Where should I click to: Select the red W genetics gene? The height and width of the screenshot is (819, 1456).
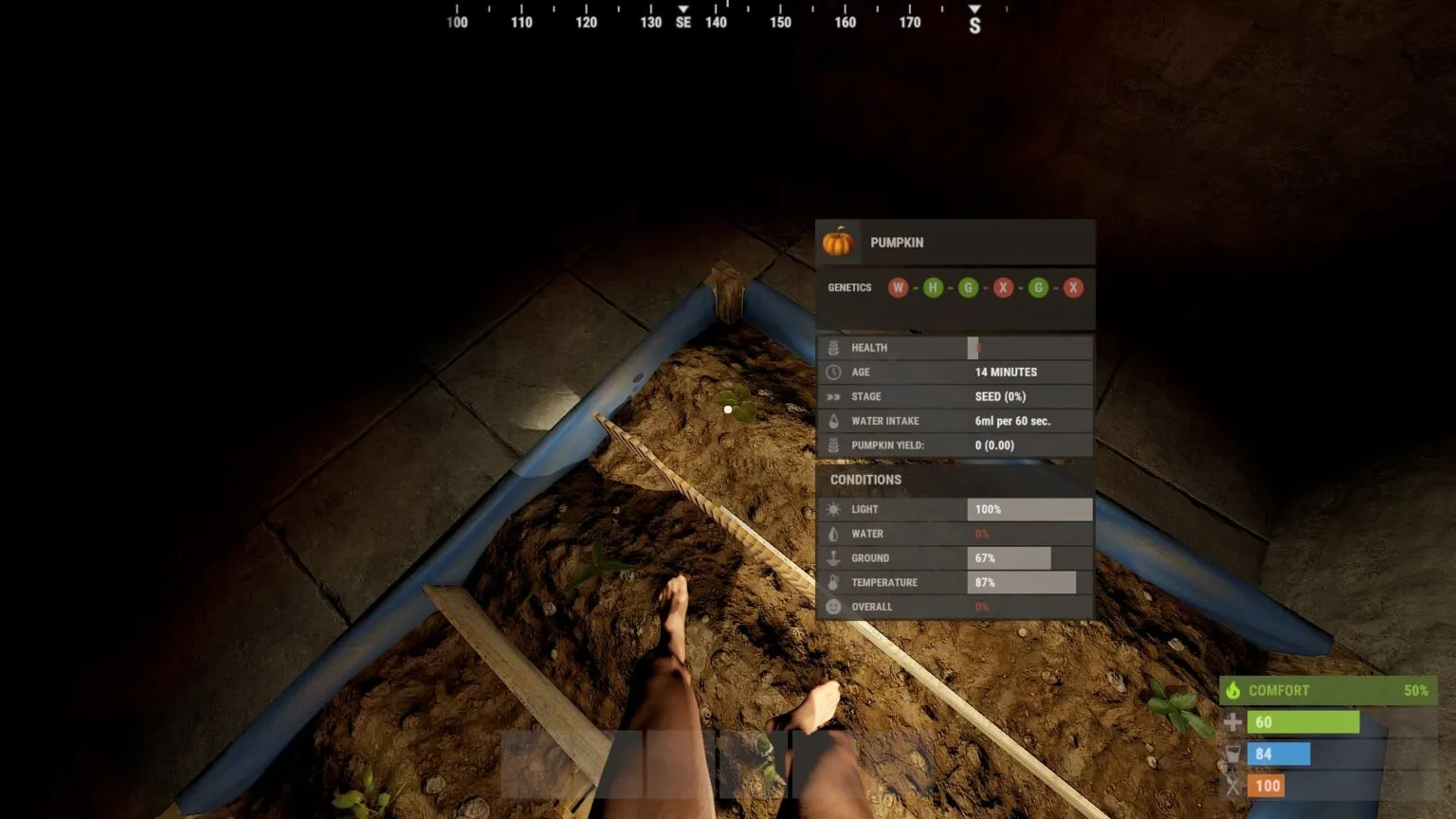pos(898,287)
